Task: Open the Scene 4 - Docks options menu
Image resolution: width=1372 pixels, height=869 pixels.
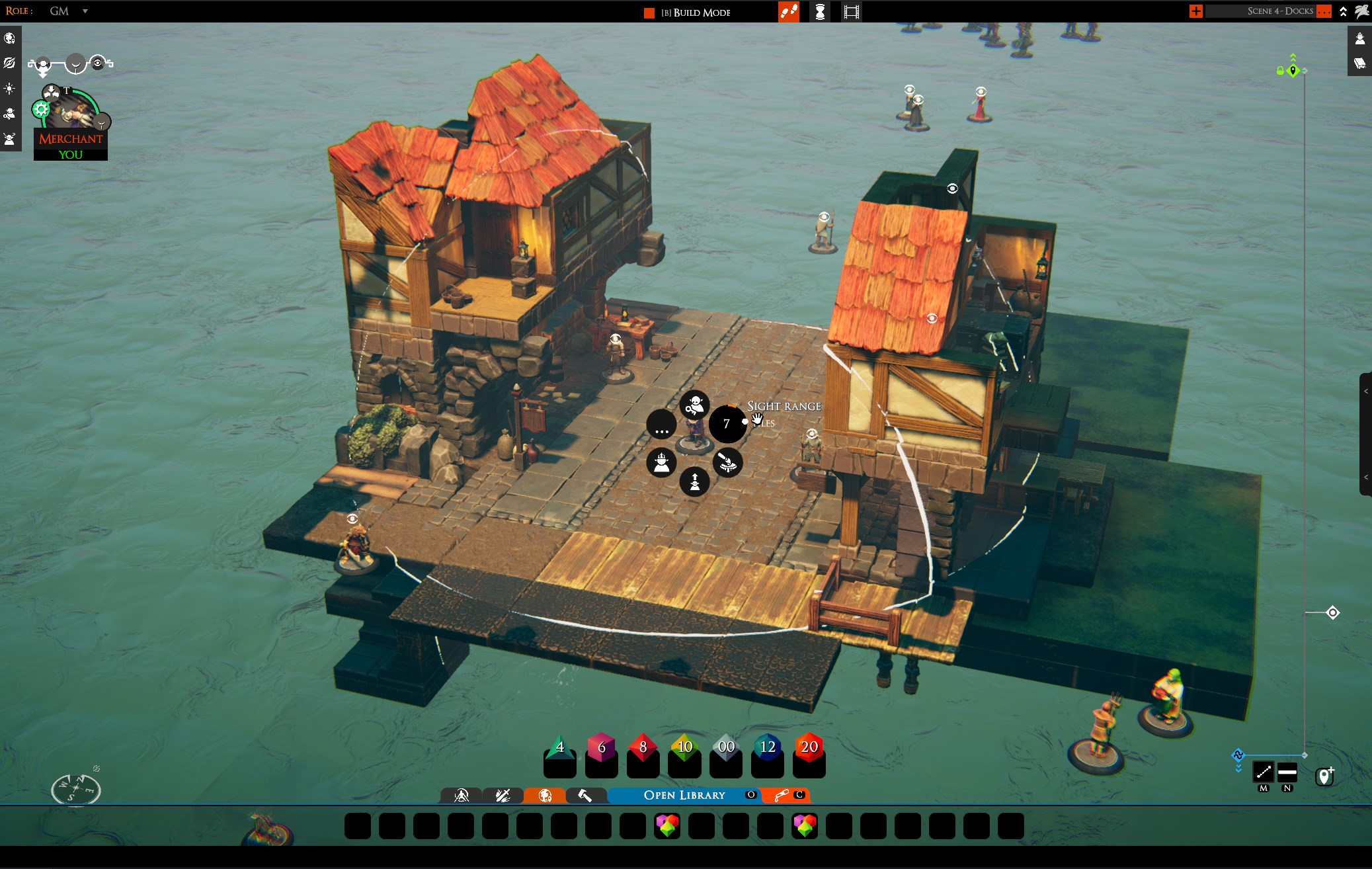Action: 1323,11
